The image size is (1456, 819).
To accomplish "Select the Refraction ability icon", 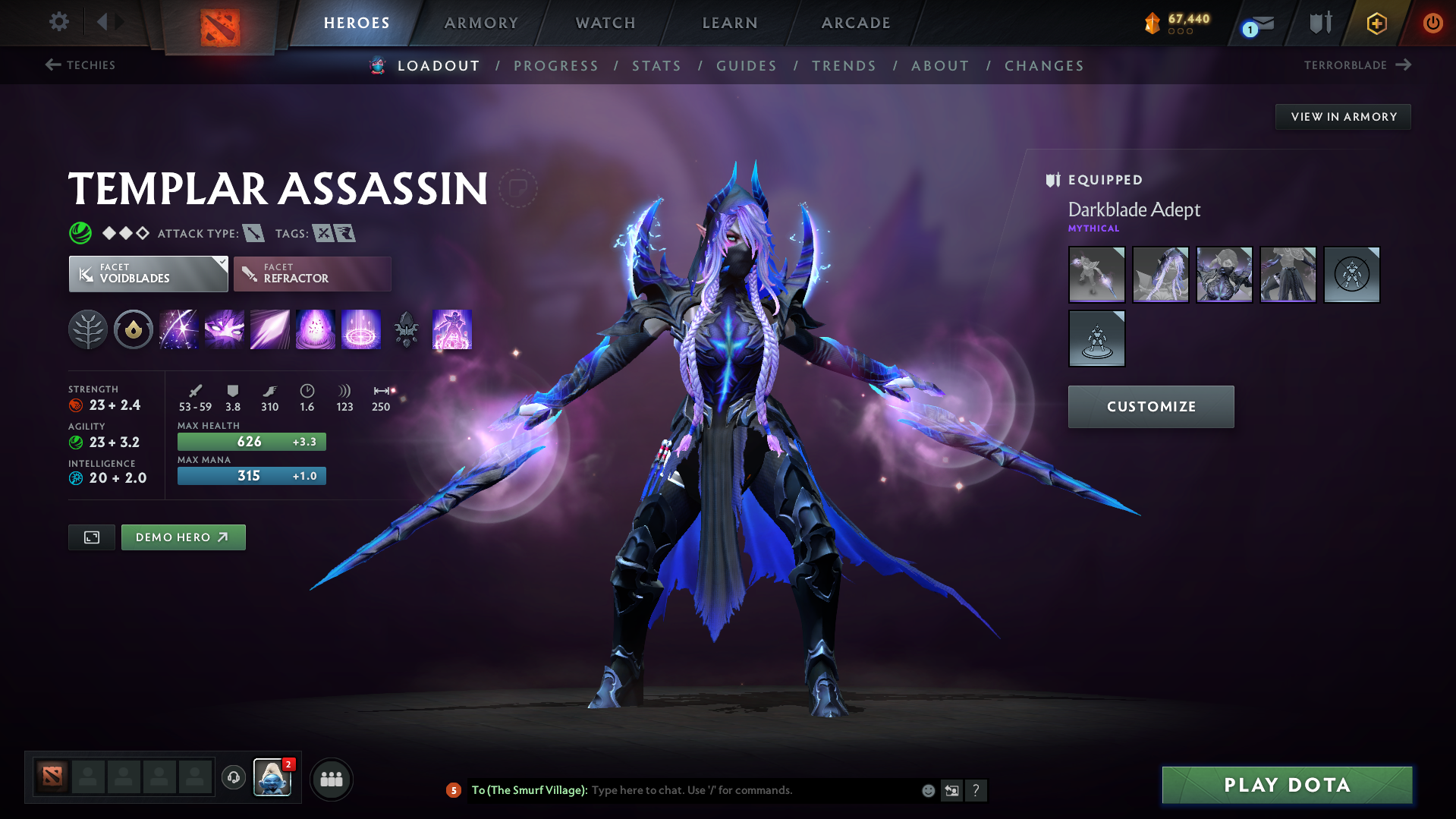I will coord(179,329).
